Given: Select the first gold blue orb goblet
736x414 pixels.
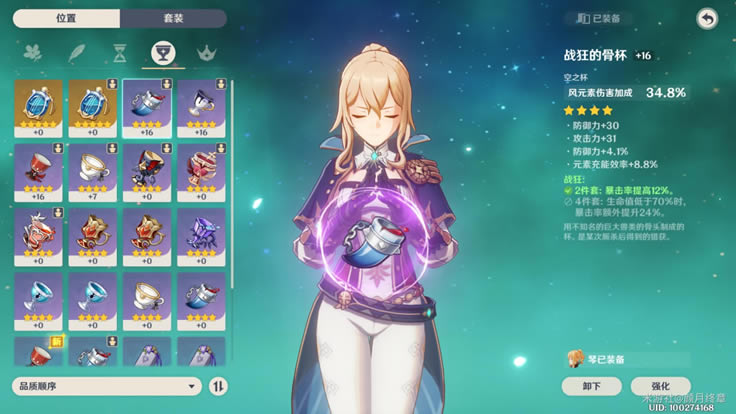Looking at the screenshot, I should pyautogui.click(x=38, y=106).
